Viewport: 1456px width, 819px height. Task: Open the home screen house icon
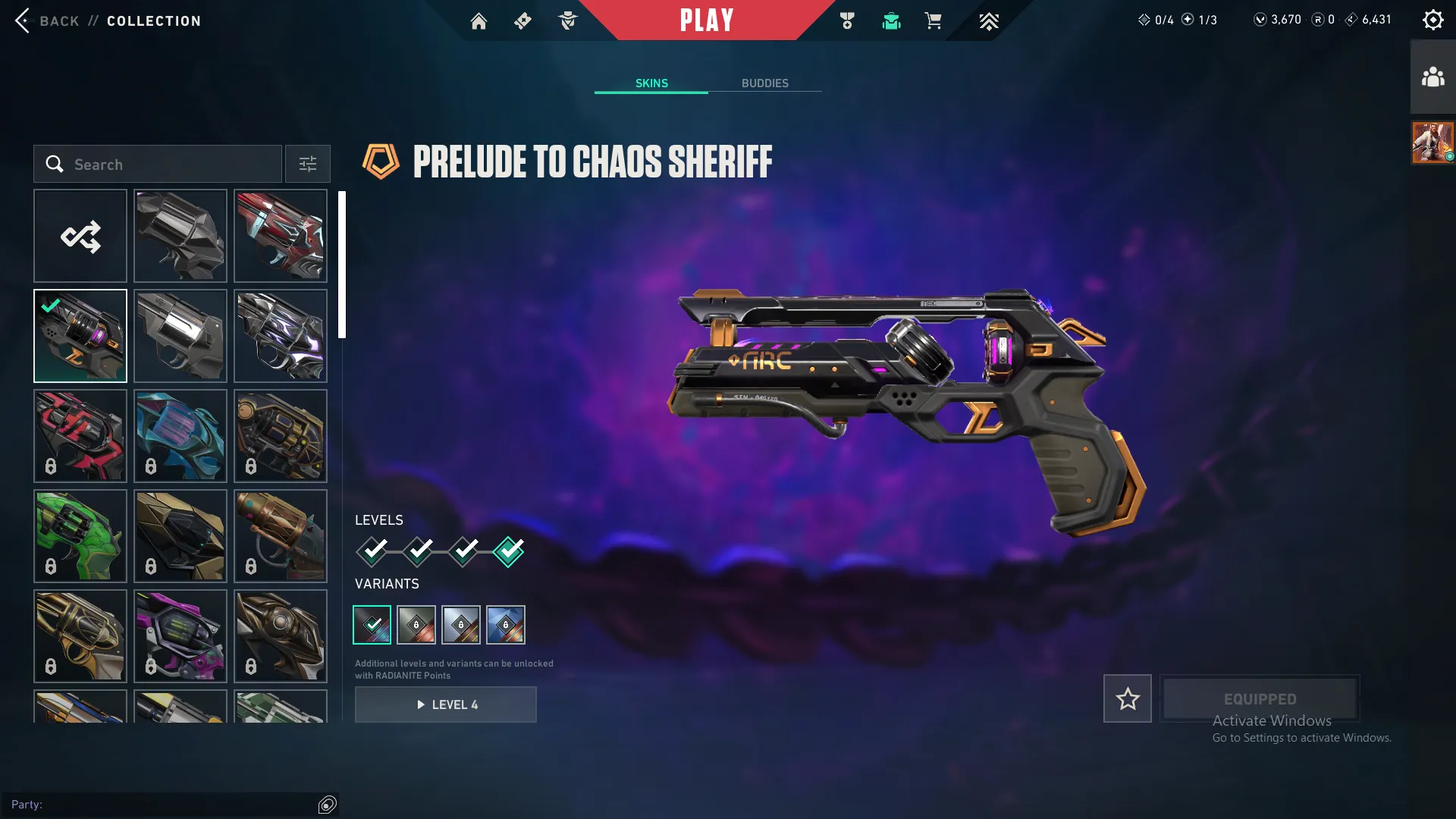click(479, 20)
